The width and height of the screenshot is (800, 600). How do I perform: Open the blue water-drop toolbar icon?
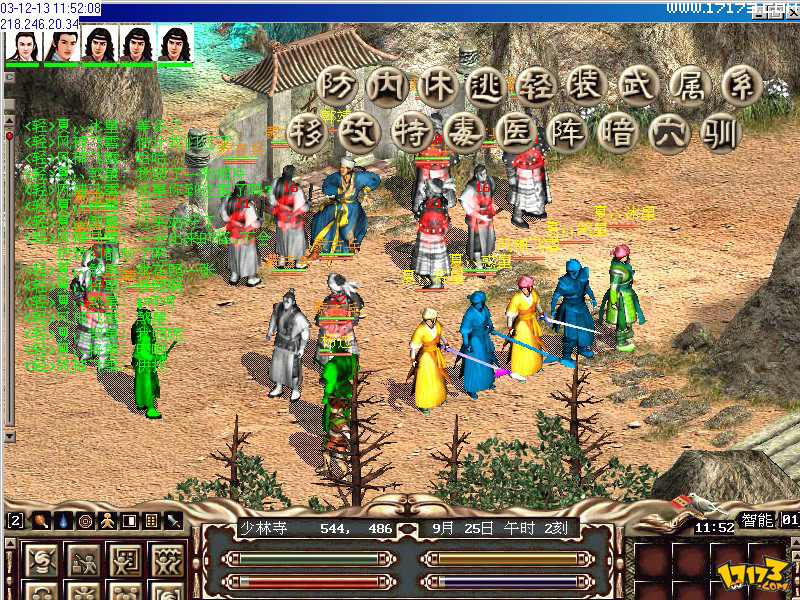pos(63,521)
